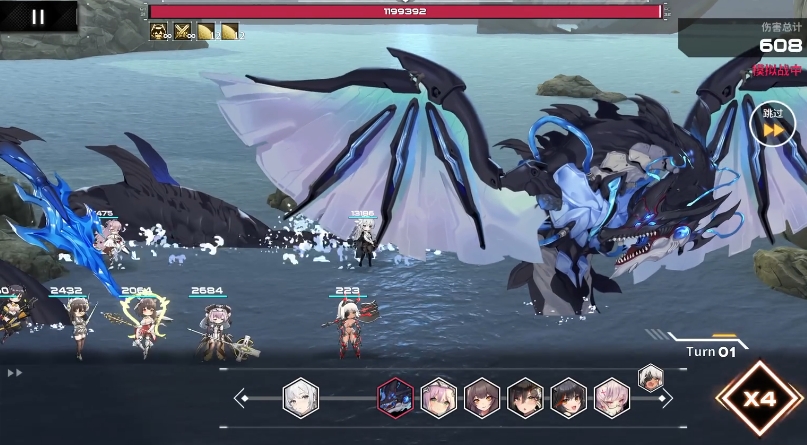Select the white-haired character's turn order portrait

(300, 397)
